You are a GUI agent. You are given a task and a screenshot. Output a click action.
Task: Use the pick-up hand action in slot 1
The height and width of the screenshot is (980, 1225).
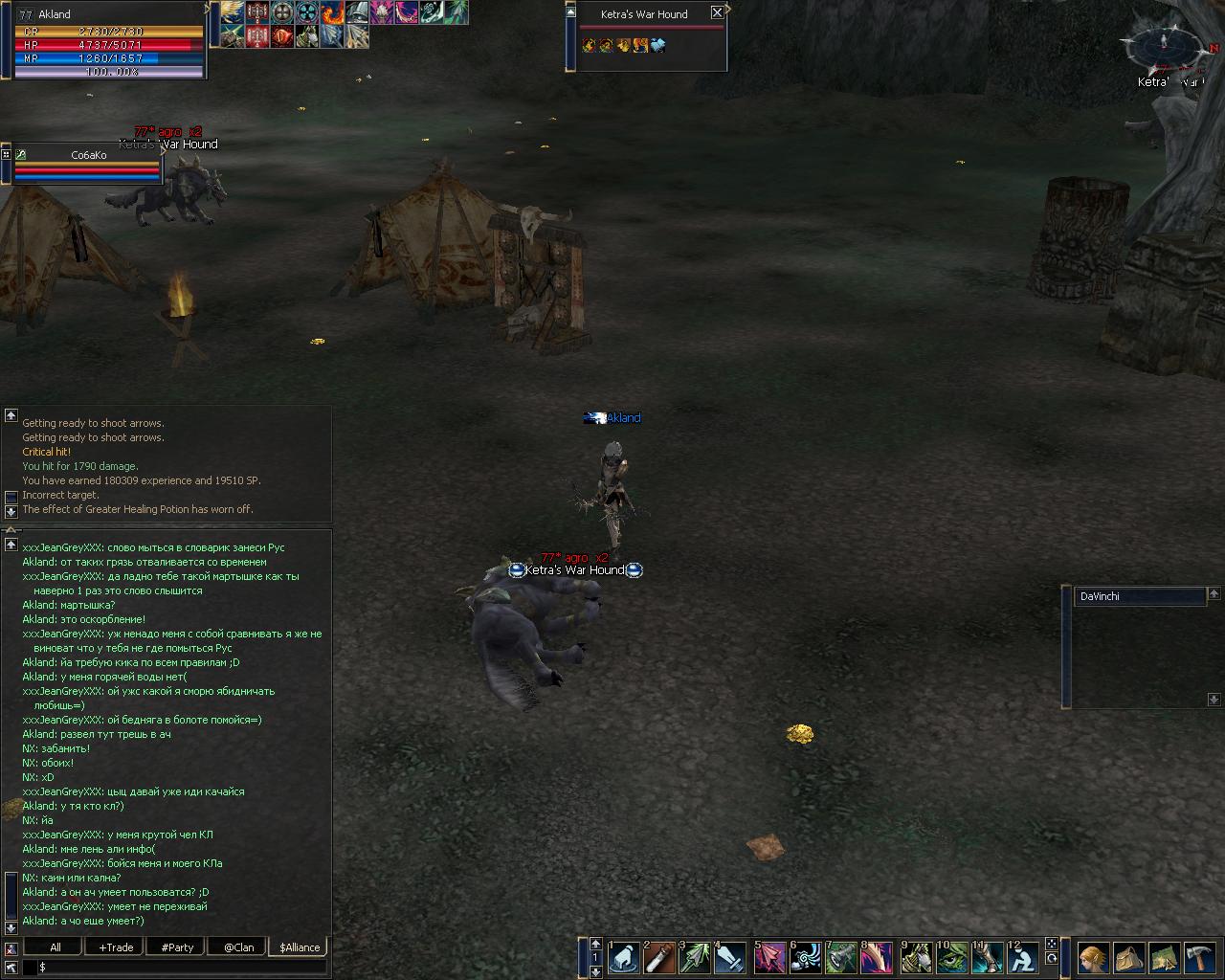click(625, 957)
